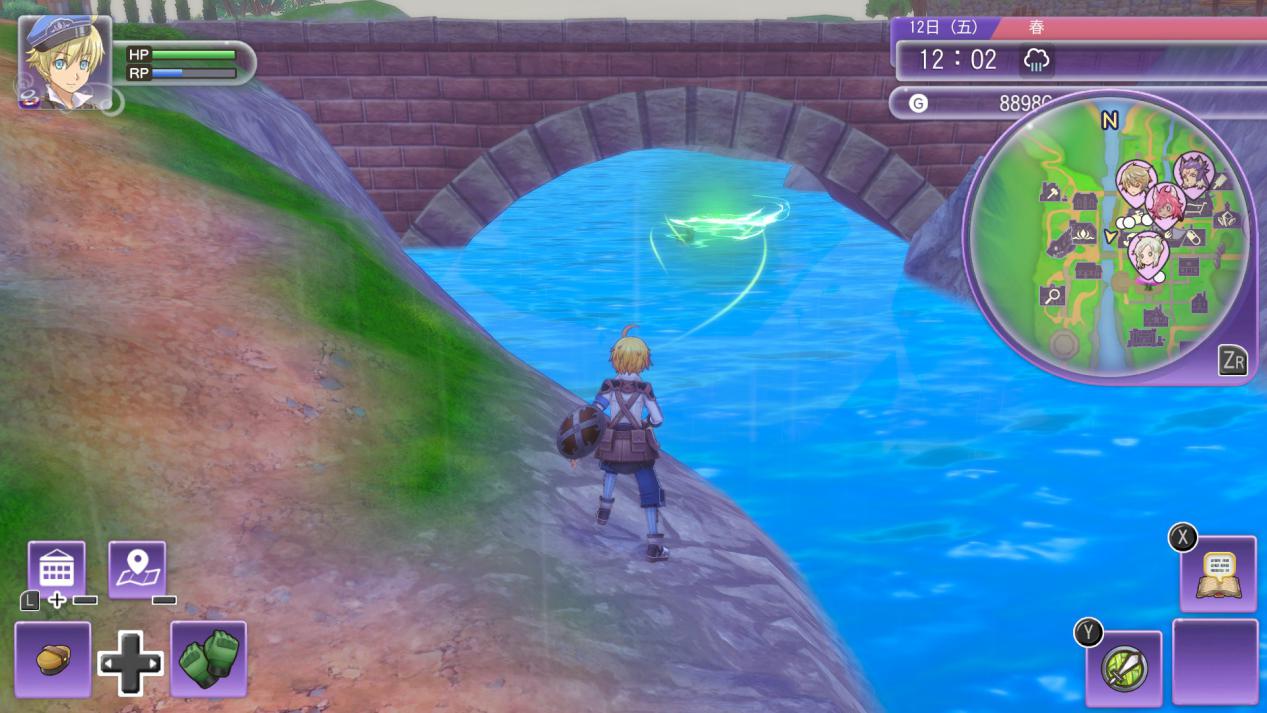
Task: Click the blond hero portrait
Action: click(x=65, y=60)
